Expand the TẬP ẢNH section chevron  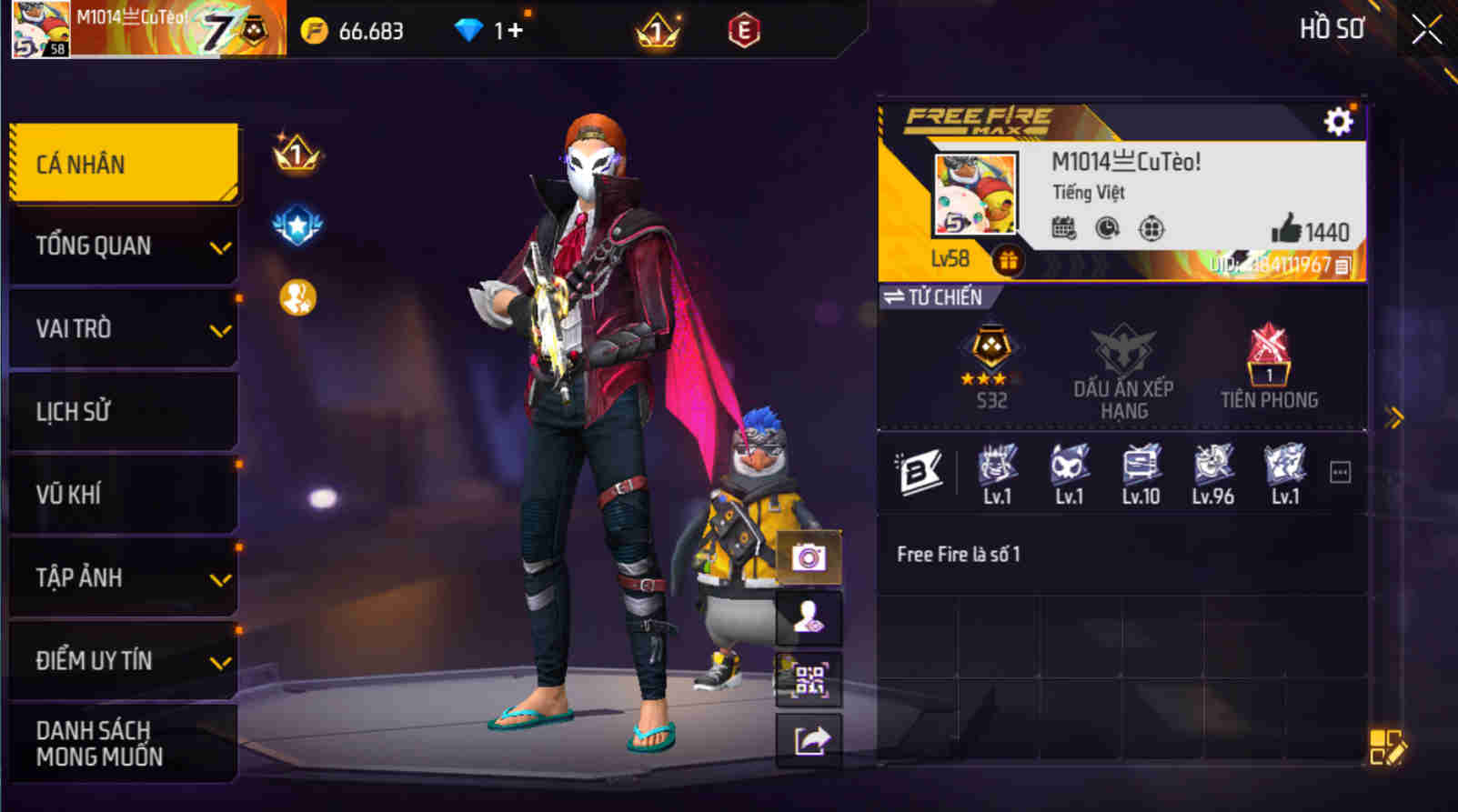218,579
